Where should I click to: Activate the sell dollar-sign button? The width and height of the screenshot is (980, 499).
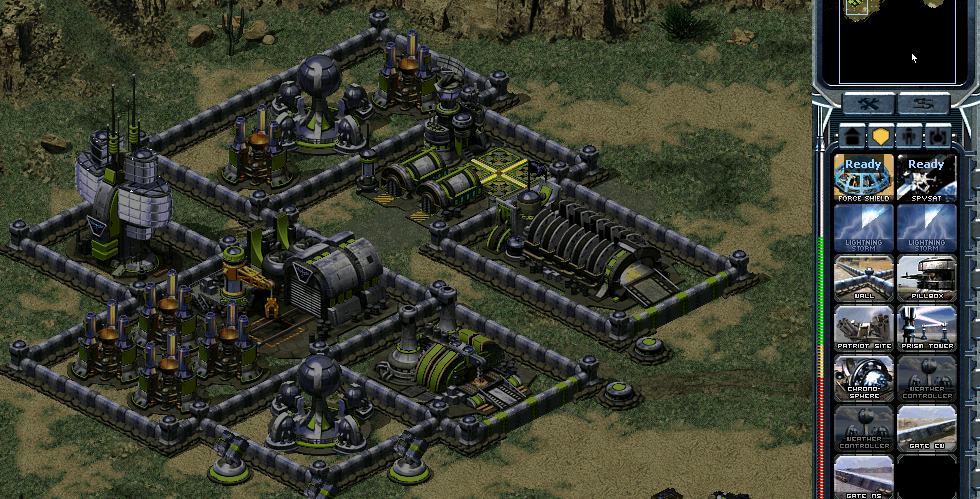coord(922,104)
